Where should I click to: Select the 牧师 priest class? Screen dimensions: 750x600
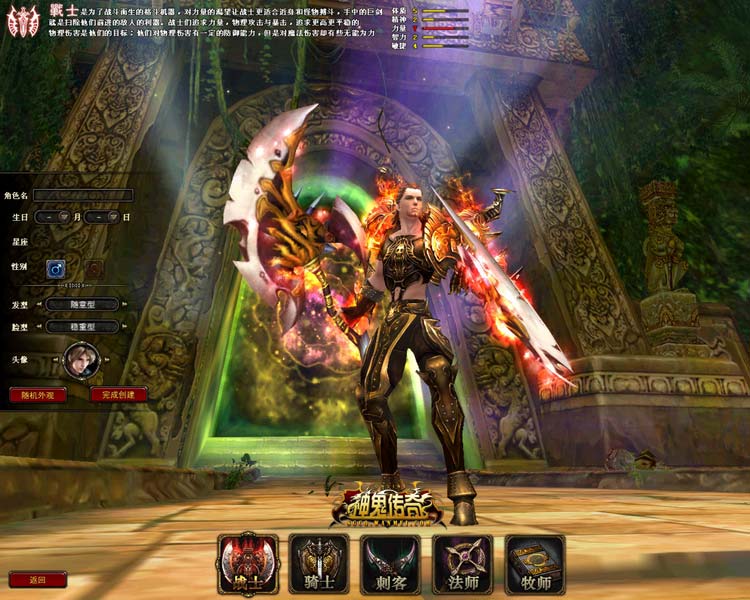coord(535,564)
